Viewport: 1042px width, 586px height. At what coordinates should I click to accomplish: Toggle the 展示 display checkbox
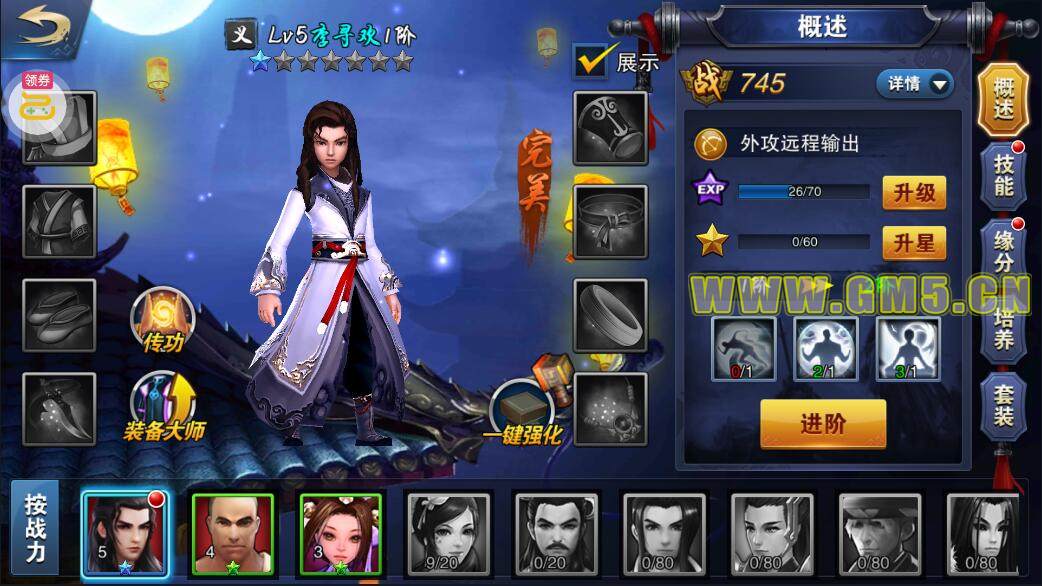click(x=592, y=61)
